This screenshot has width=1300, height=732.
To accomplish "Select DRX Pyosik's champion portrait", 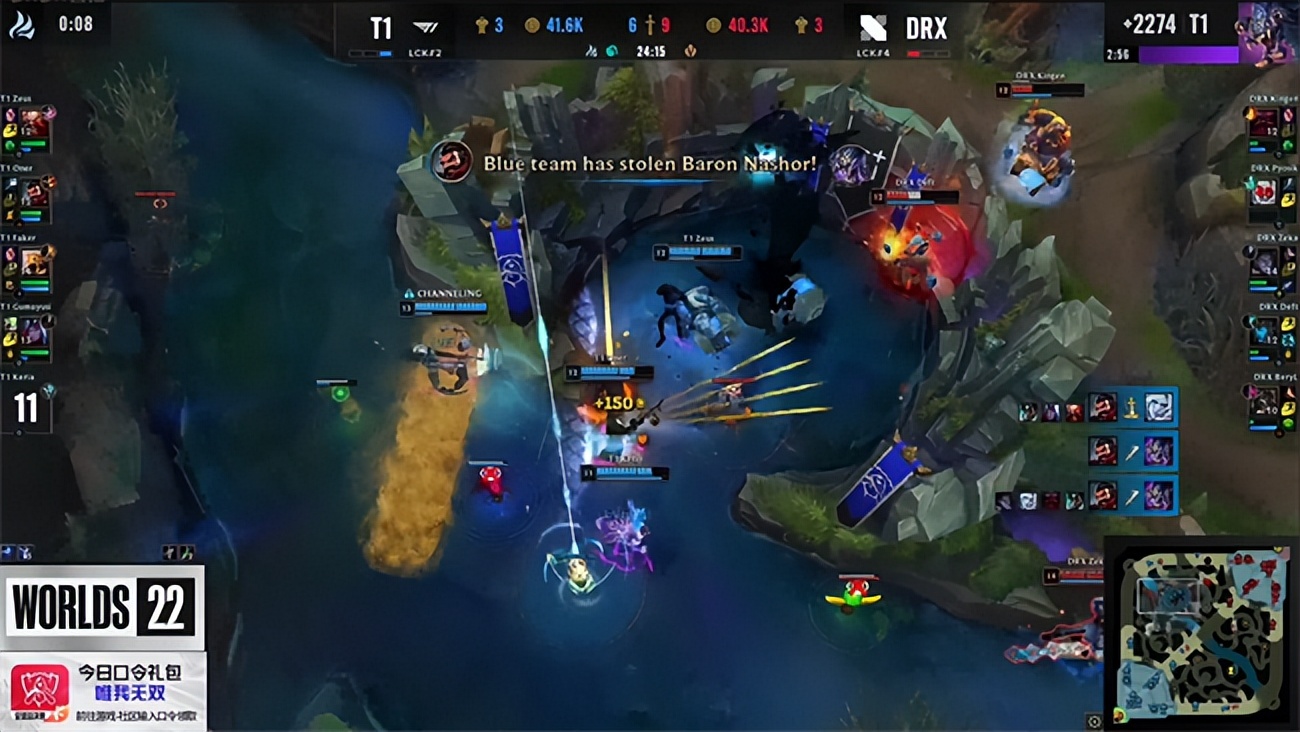I will coord(1265,192).
